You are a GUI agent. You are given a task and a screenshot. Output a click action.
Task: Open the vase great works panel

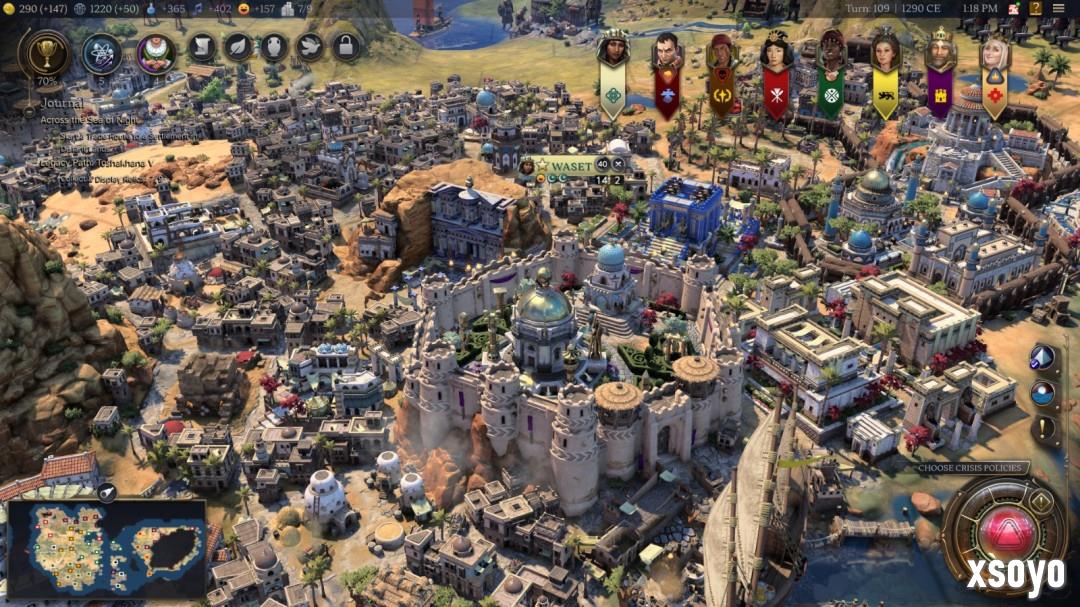click(x=274, y=47)
